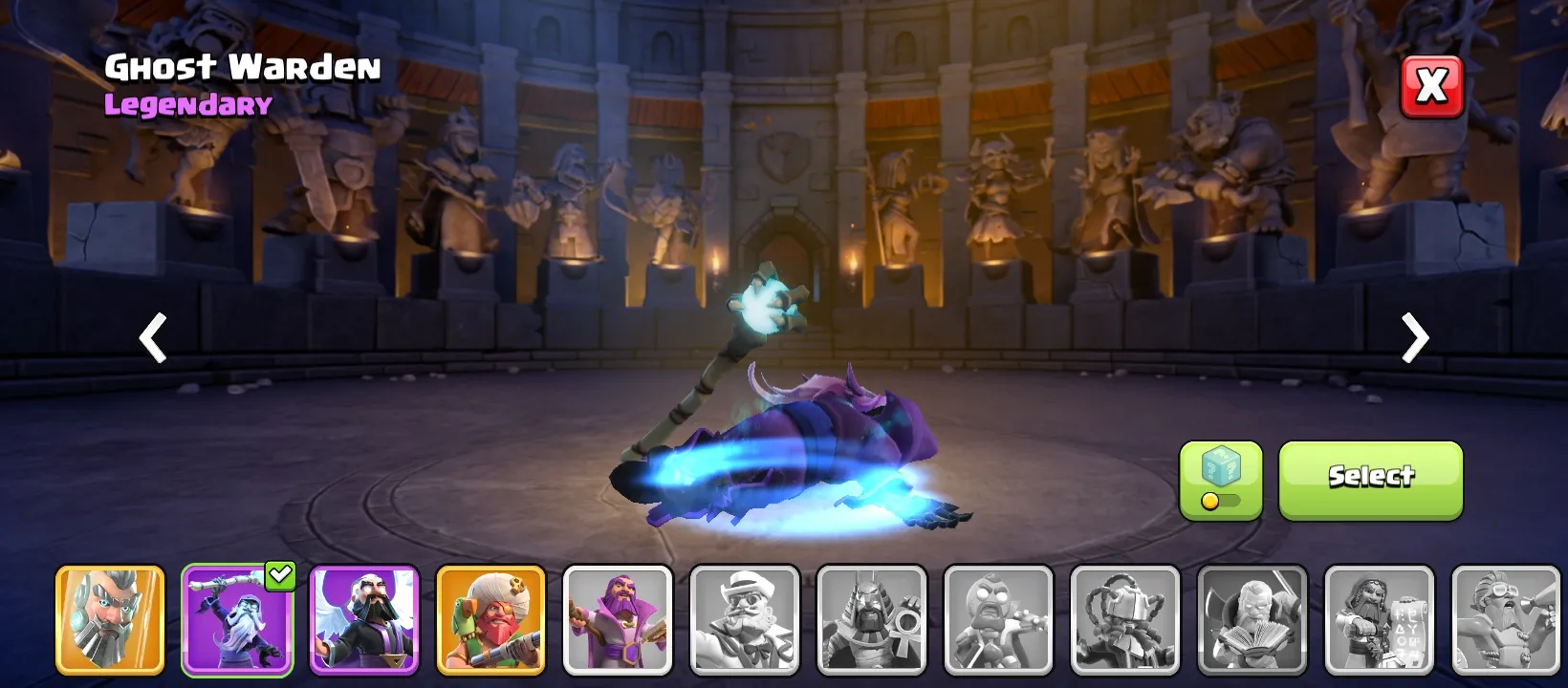
Task: View the locked Pharaoh Warden skin icon
Action: tap(871, 621)
